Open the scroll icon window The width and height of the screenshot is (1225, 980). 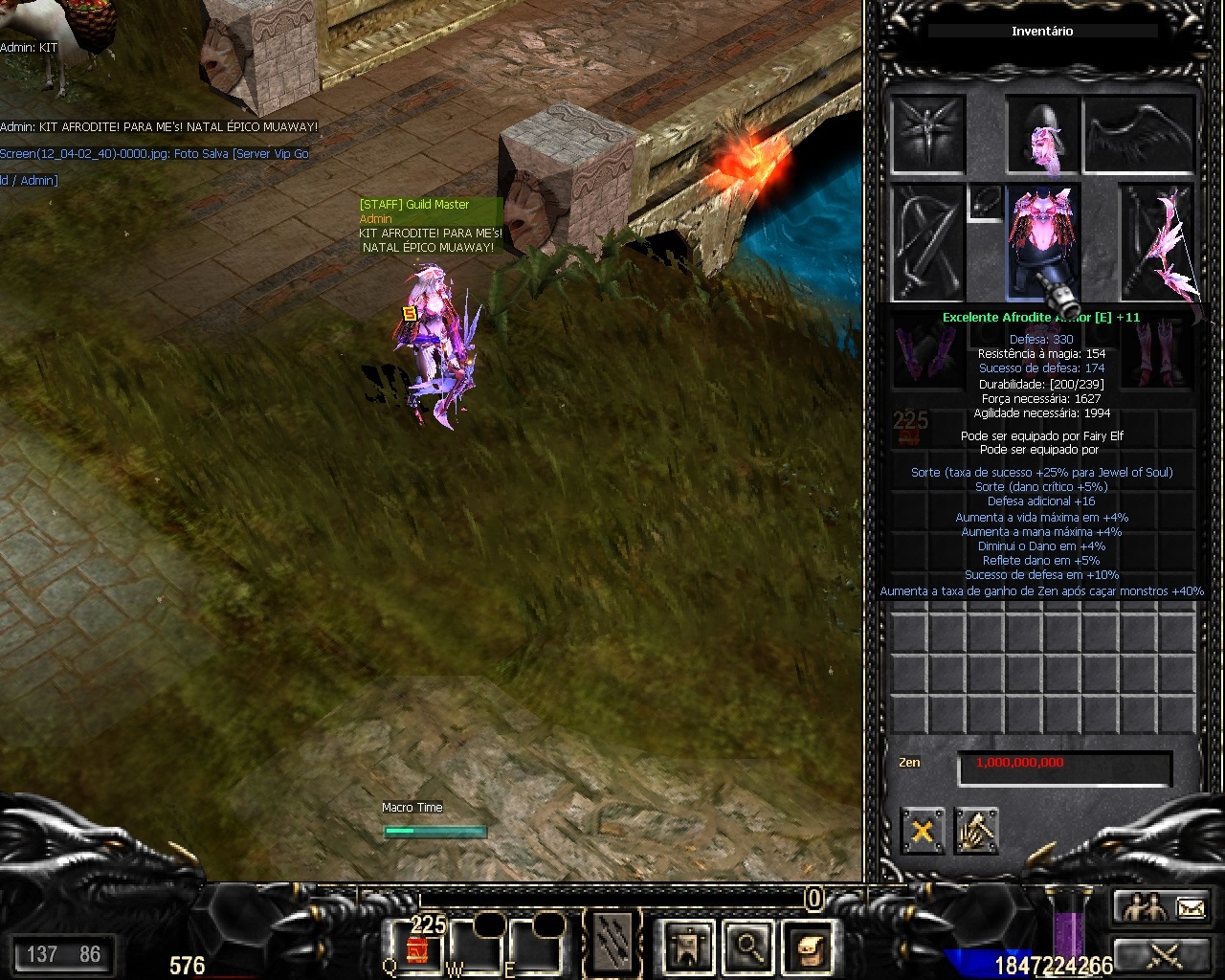tap(807, 946)
